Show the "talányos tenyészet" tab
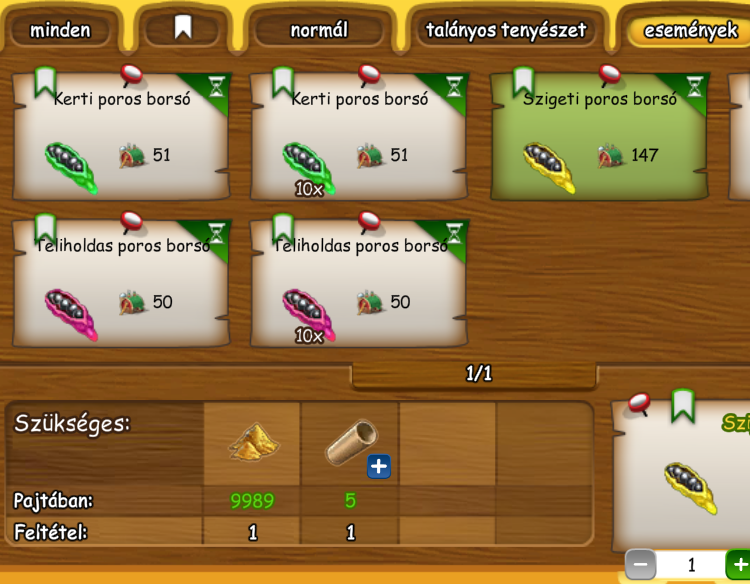Image resolution: width=750 pixels, height=584 pixels. (505, 30)
